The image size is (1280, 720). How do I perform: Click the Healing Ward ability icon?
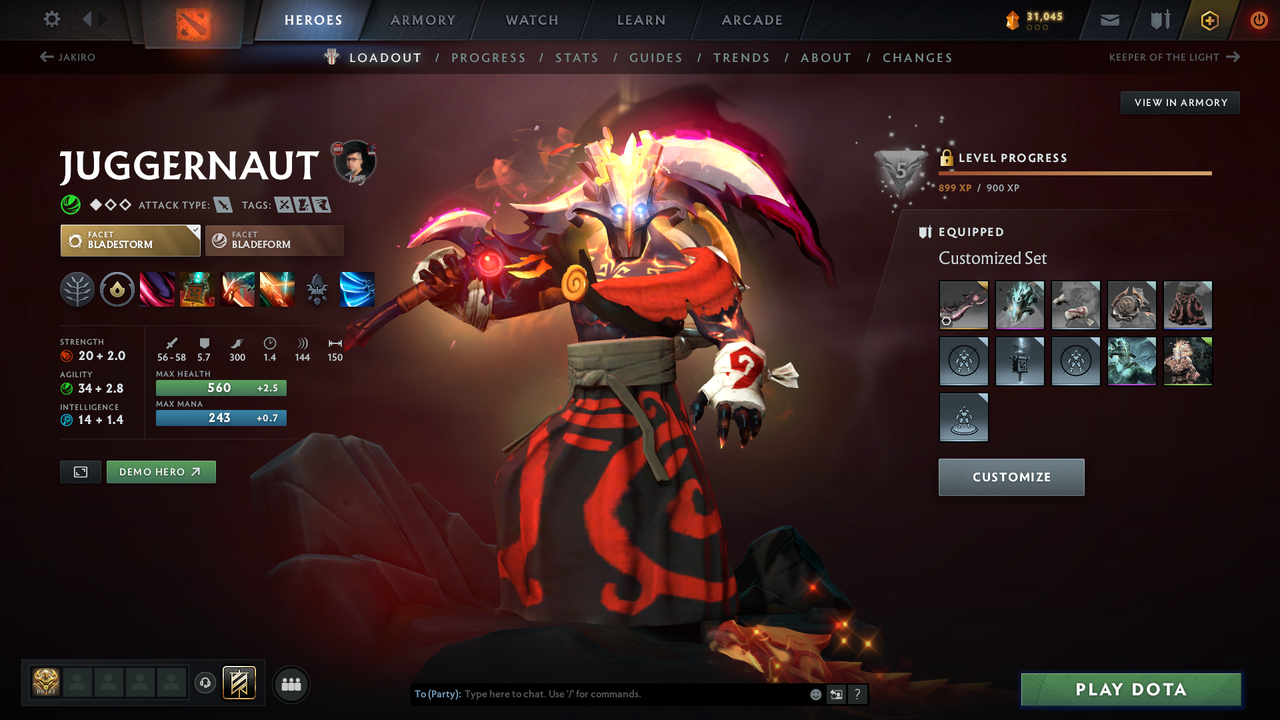click(x=197, y=290)
